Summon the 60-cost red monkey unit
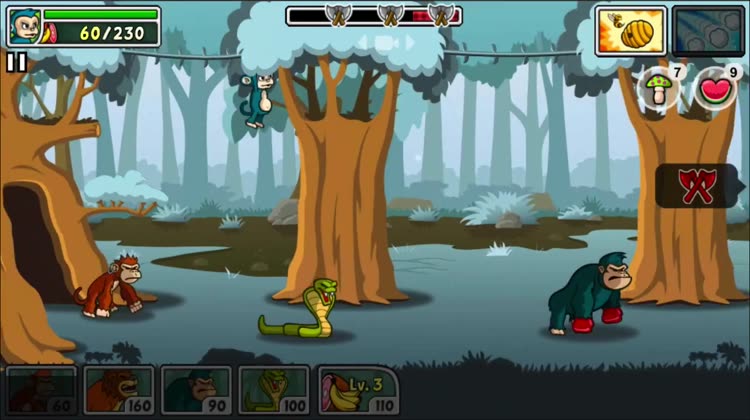The height and width of the screenshot is (420, 750). point(41,390)
